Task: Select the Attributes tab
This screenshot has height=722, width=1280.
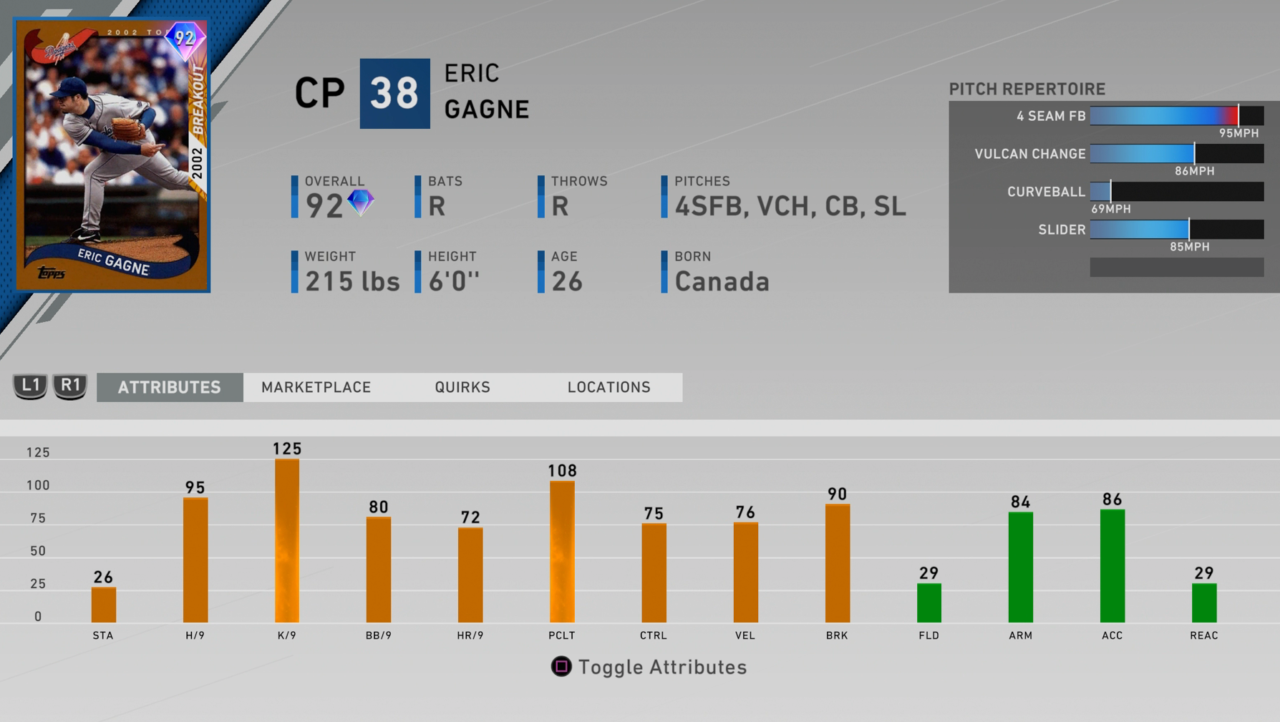Action: (x=169, y=387)
